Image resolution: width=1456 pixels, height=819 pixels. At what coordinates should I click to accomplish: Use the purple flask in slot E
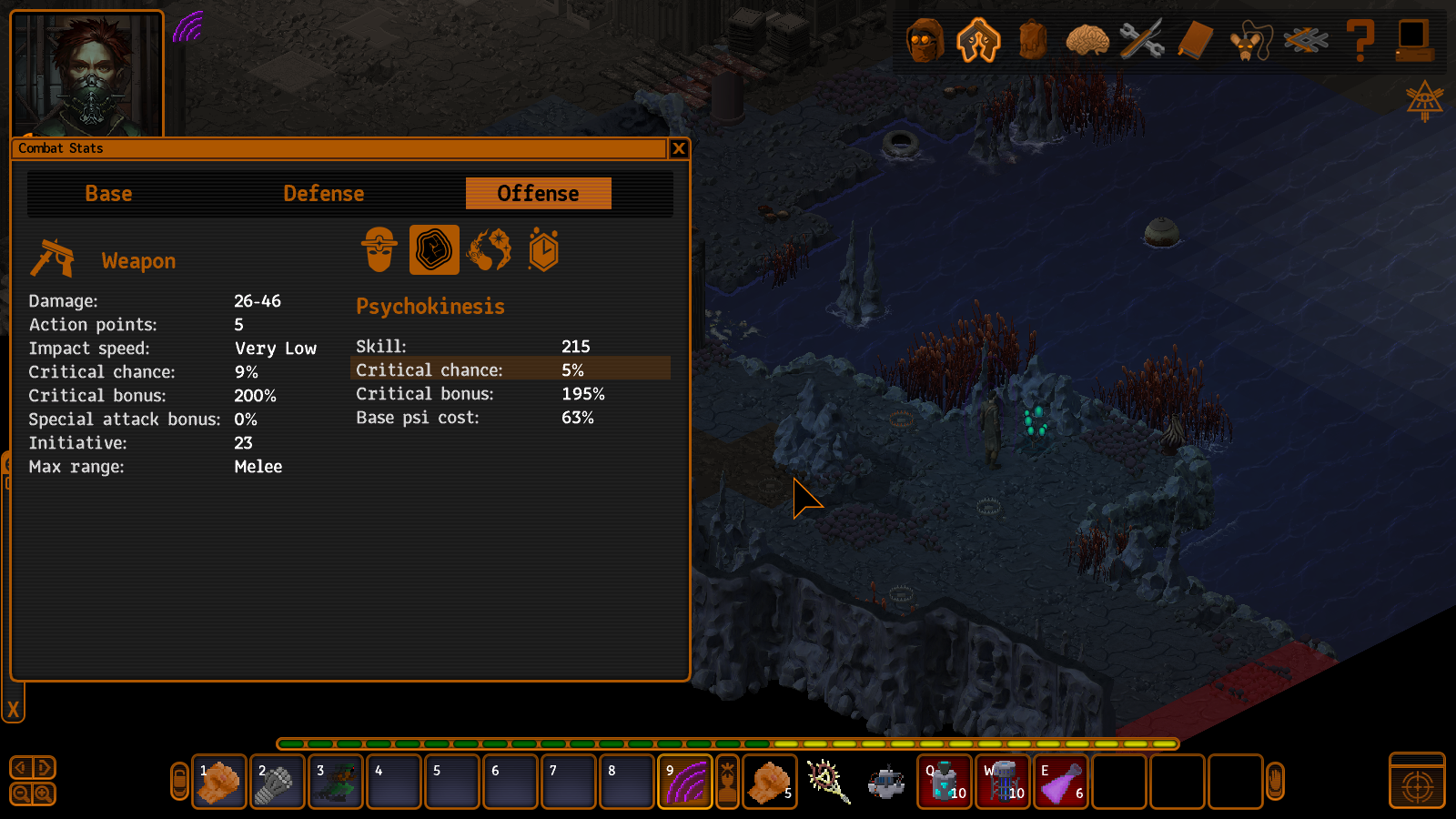(1061, 782)
